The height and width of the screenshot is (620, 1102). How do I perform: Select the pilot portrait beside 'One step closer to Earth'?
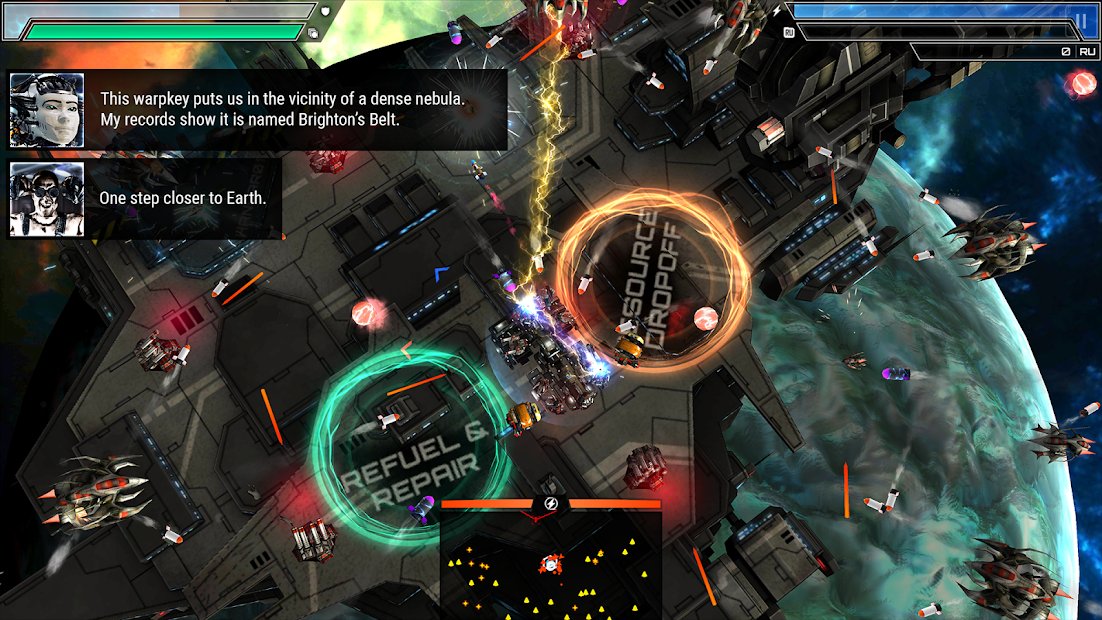click(x=47, y=198)
